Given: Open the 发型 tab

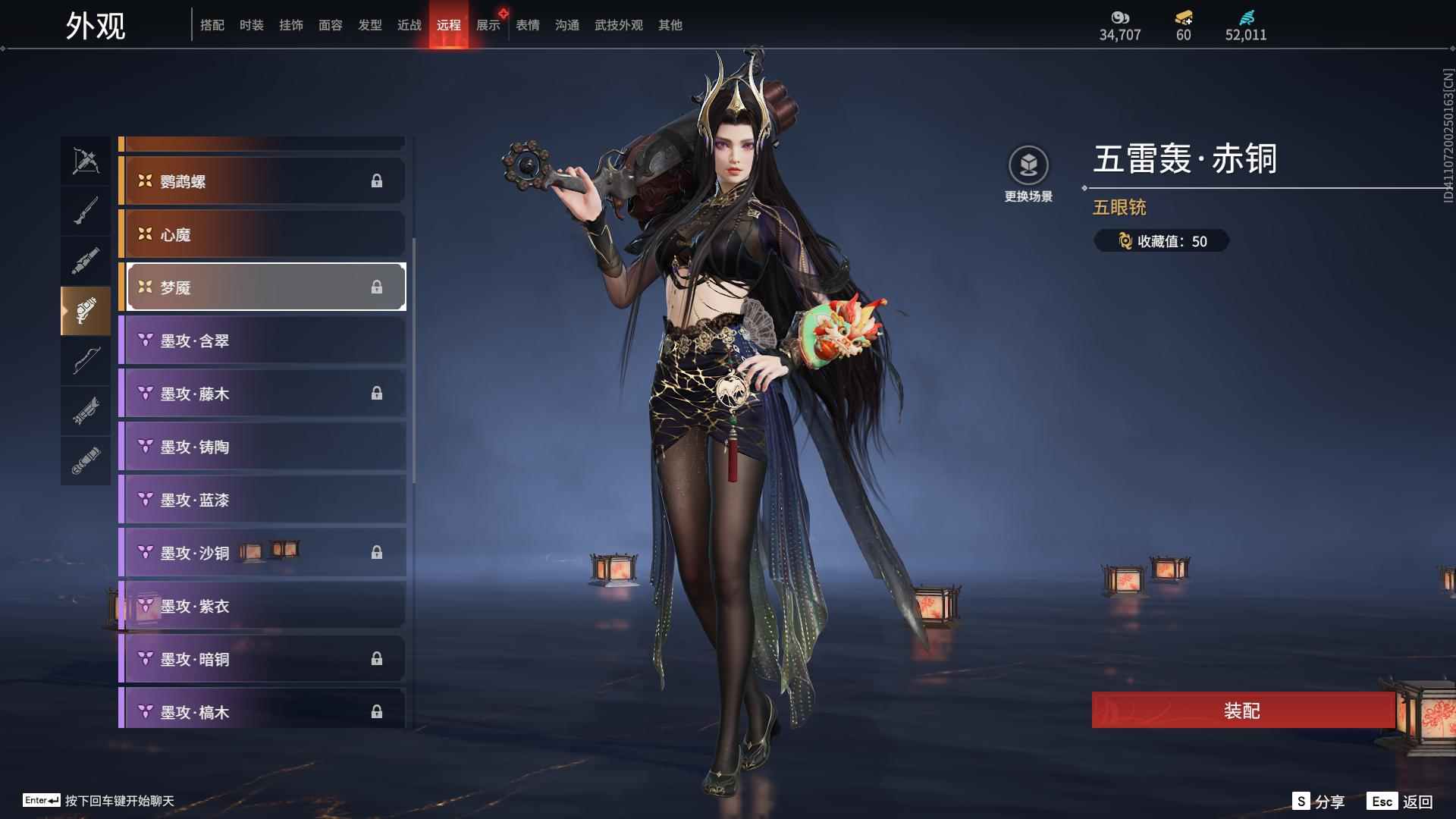Looking at the screenshot, I should point(370,25).
